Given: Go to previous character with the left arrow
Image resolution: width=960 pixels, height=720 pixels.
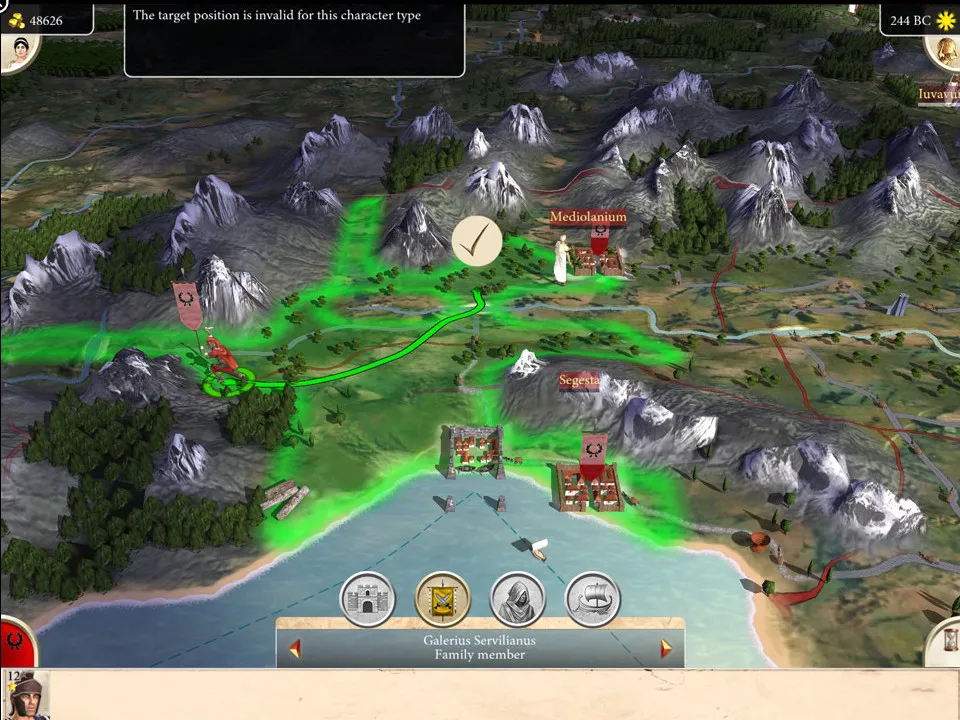Looking at the screenshot, I should click(x=295, y=649).
